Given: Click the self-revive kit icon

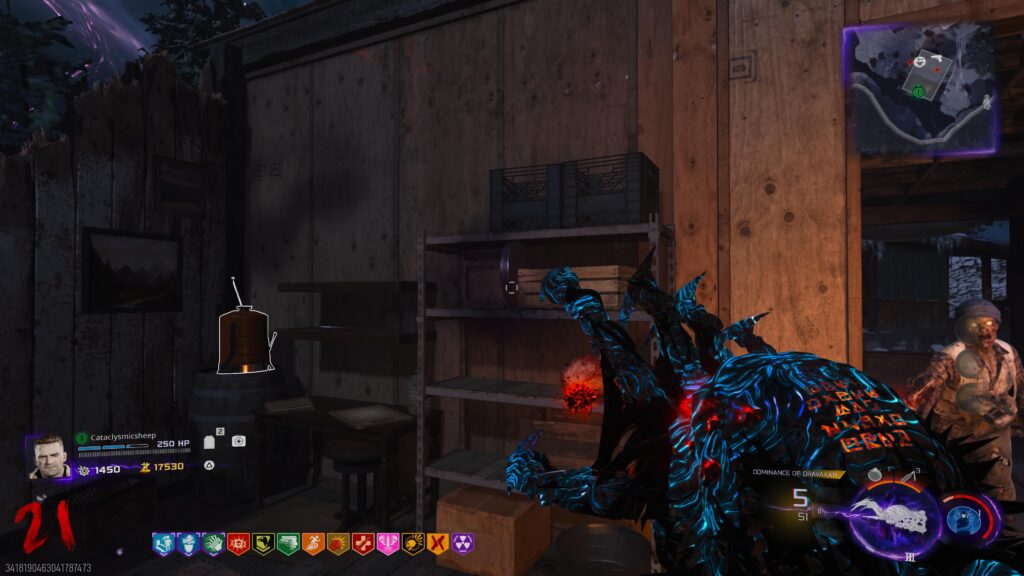Looking at the screenshot, I should pyautogui.click(x=238, y=441).
